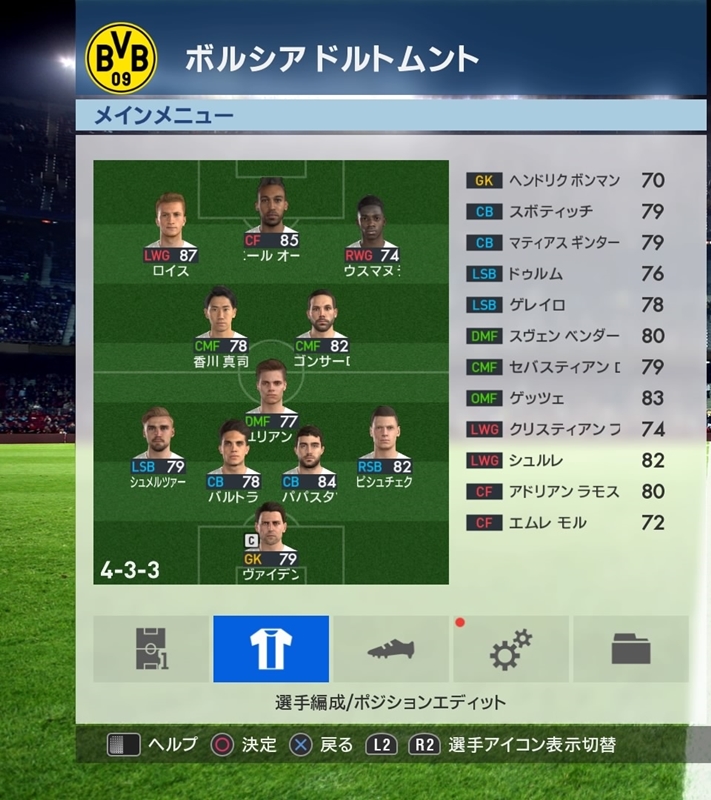Select substitute CF アドリアン ラモス

pyautogui.click(x=566, y=491)
